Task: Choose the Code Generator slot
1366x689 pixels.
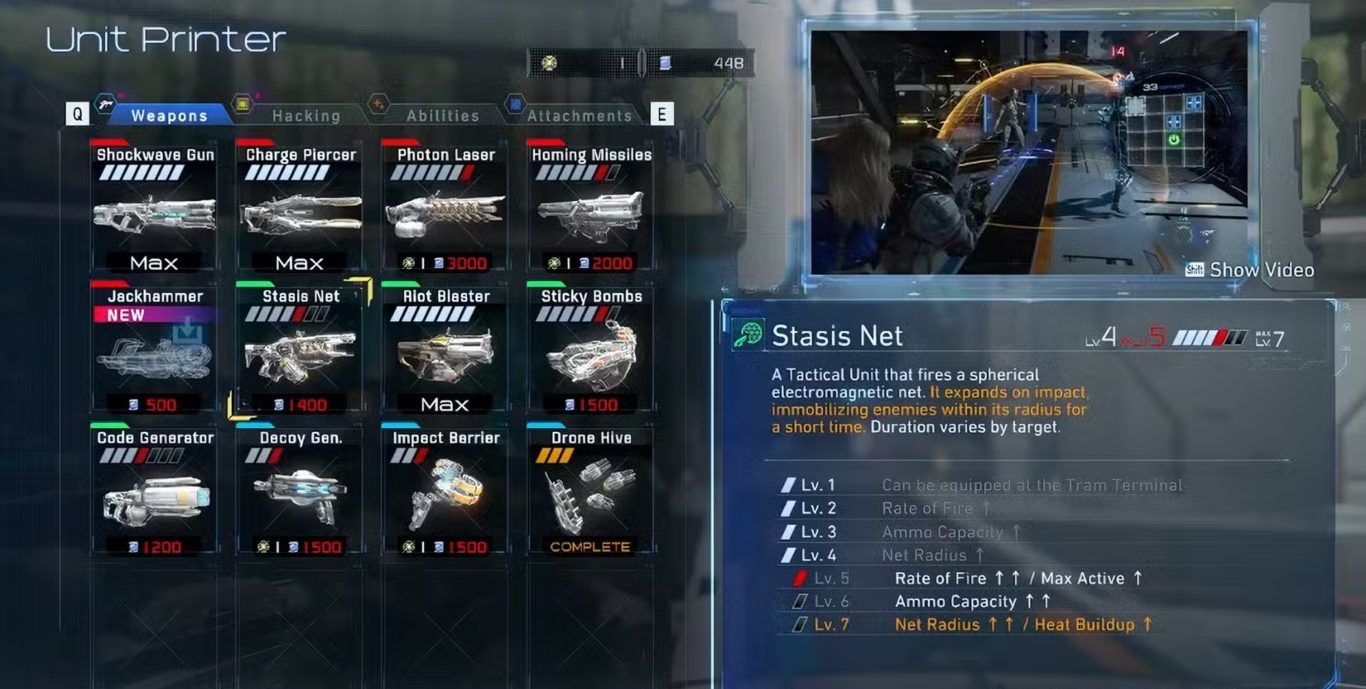Action: click(154, 492)
